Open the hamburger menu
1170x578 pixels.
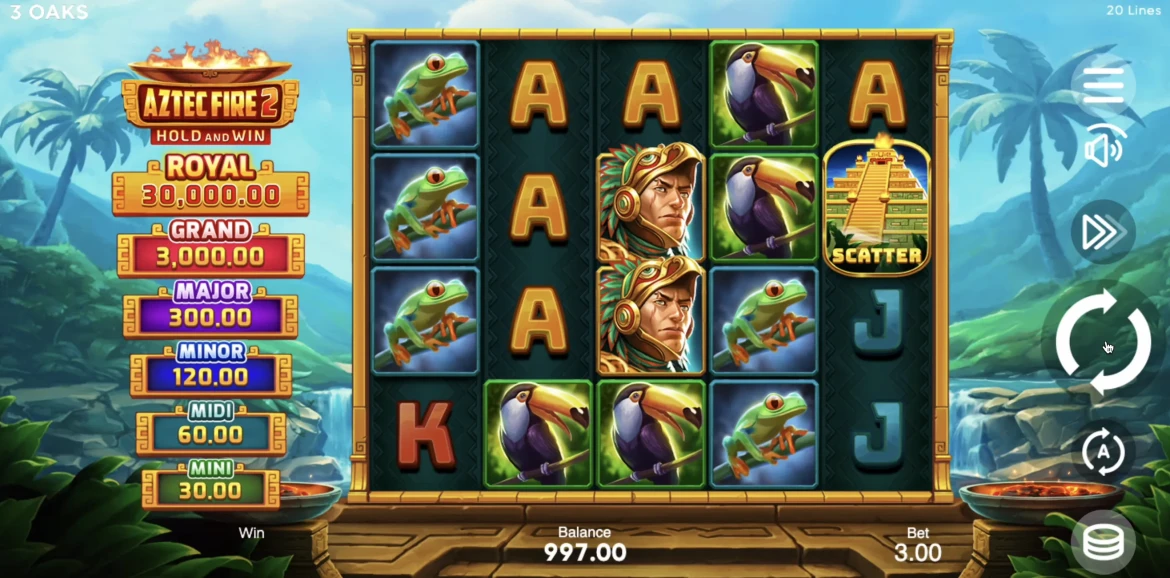click(1103, 85)
